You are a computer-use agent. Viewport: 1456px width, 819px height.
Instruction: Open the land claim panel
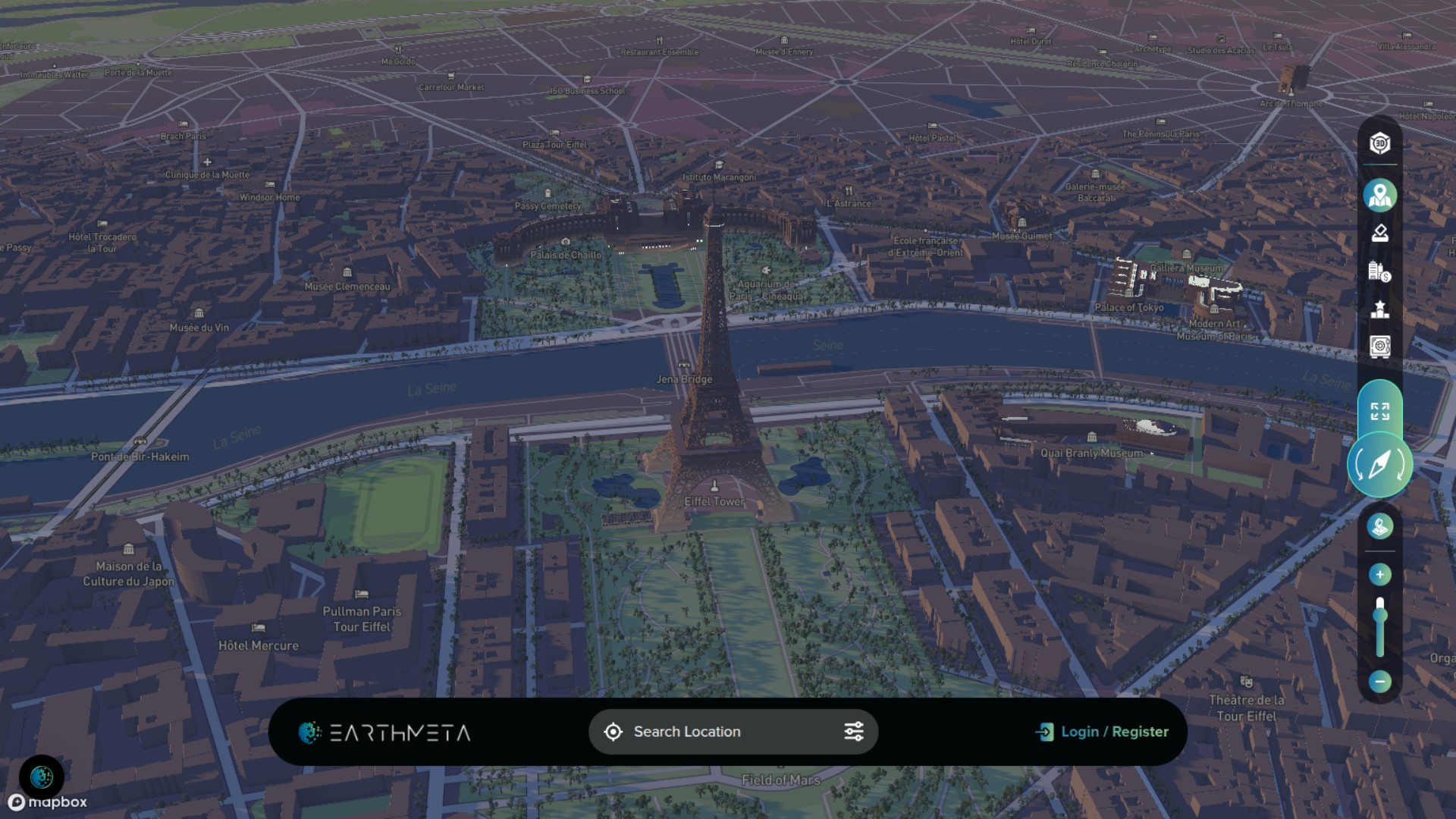click(x=1380, y=233)
